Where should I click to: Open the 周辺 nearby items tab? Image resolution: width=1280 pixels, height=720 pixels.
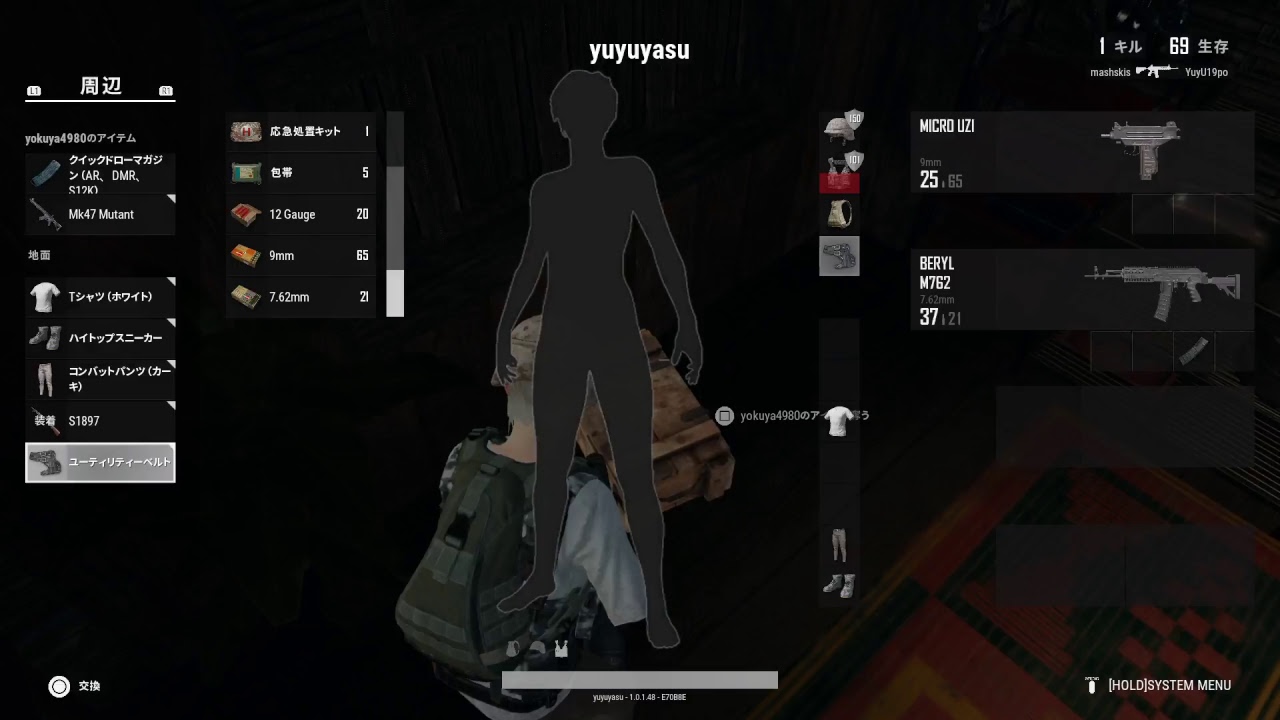[x=99, y=87]
